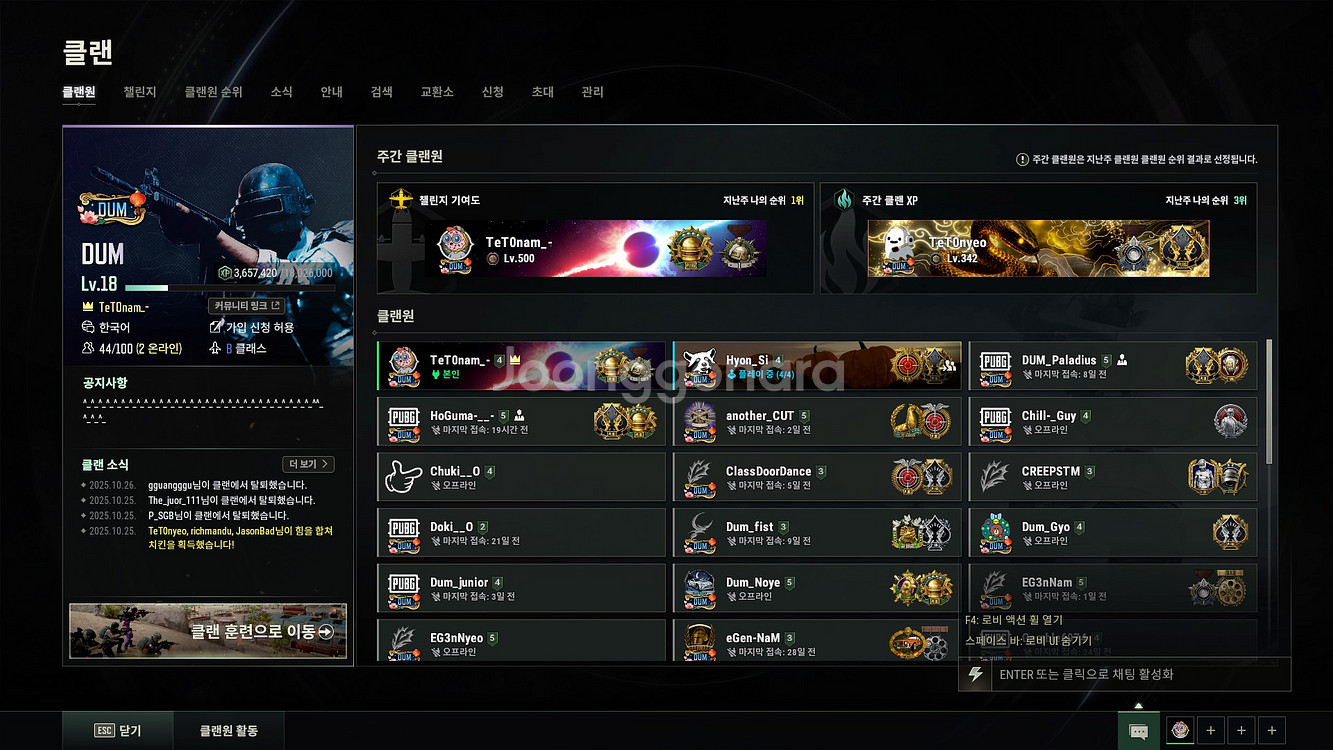Click the 커뮤니티 링크 button
This screenshot has width=1333, height=750.
[248, 306]
